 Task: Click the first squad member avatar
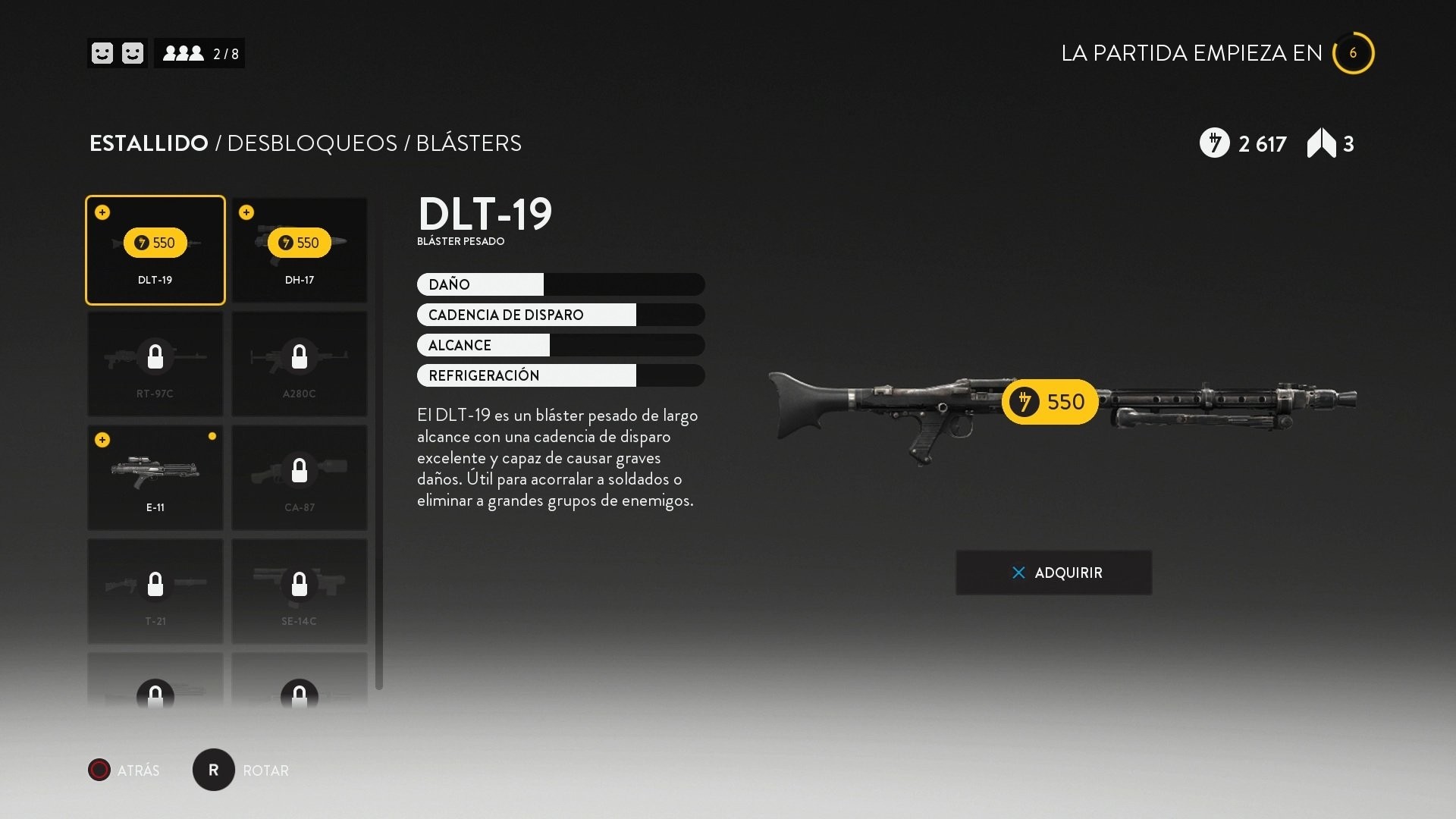102,53
